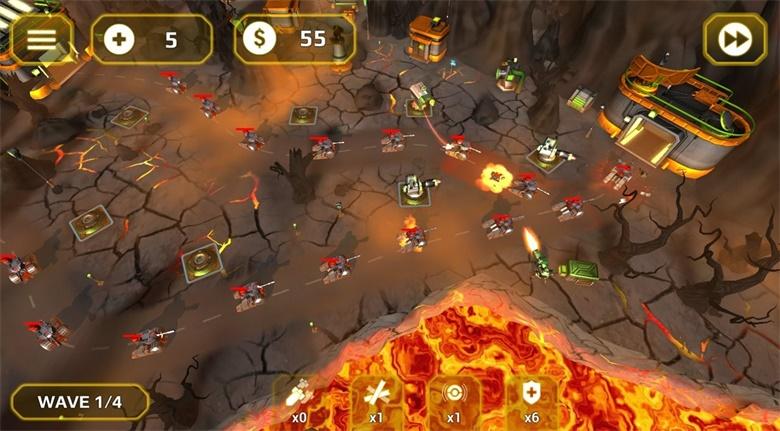
Task: Toggle the fast-forward speed button
Action: click(734, 39)
